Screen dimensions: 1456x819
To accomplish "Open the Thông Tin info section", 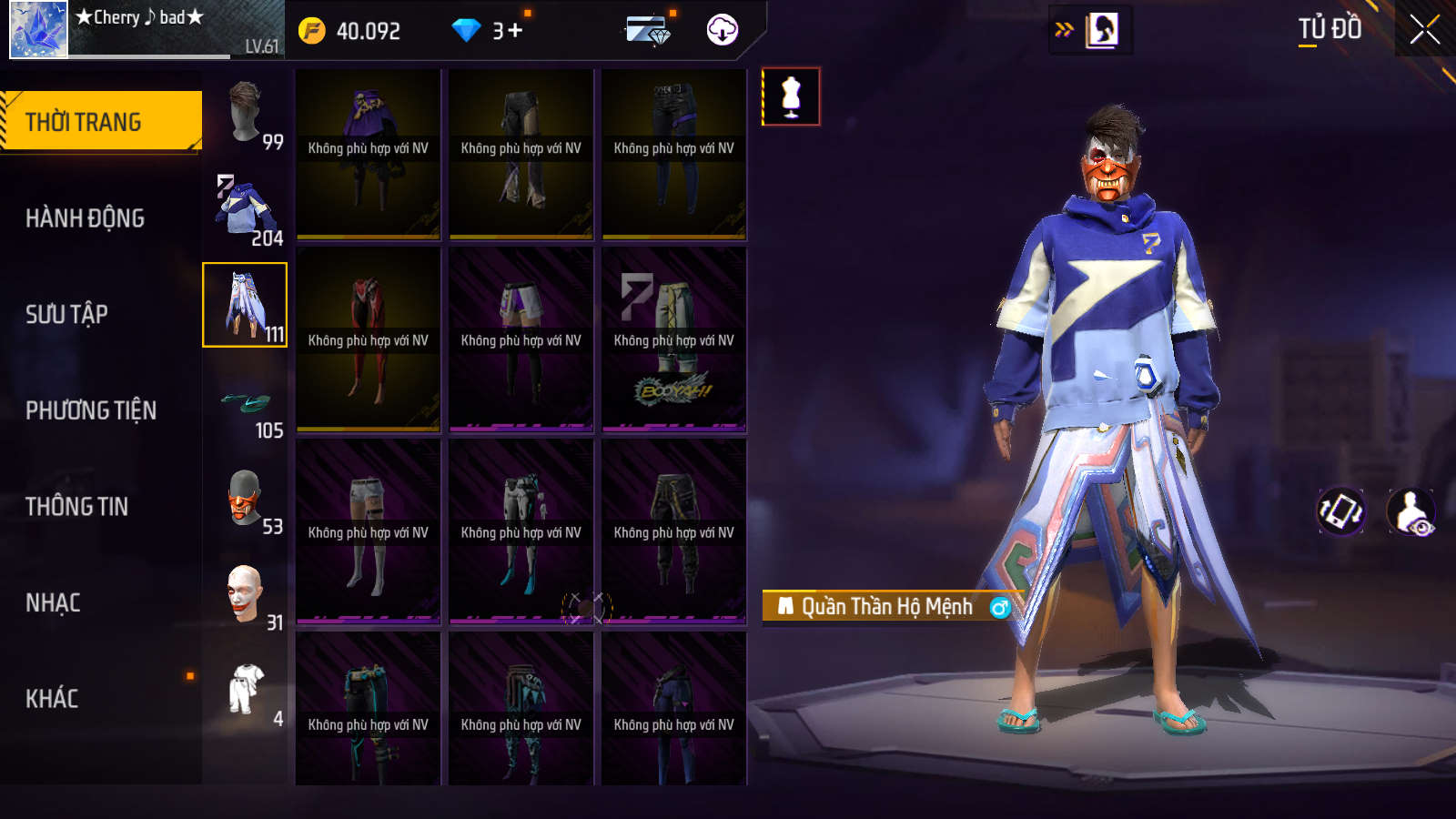I will [76, 507].
